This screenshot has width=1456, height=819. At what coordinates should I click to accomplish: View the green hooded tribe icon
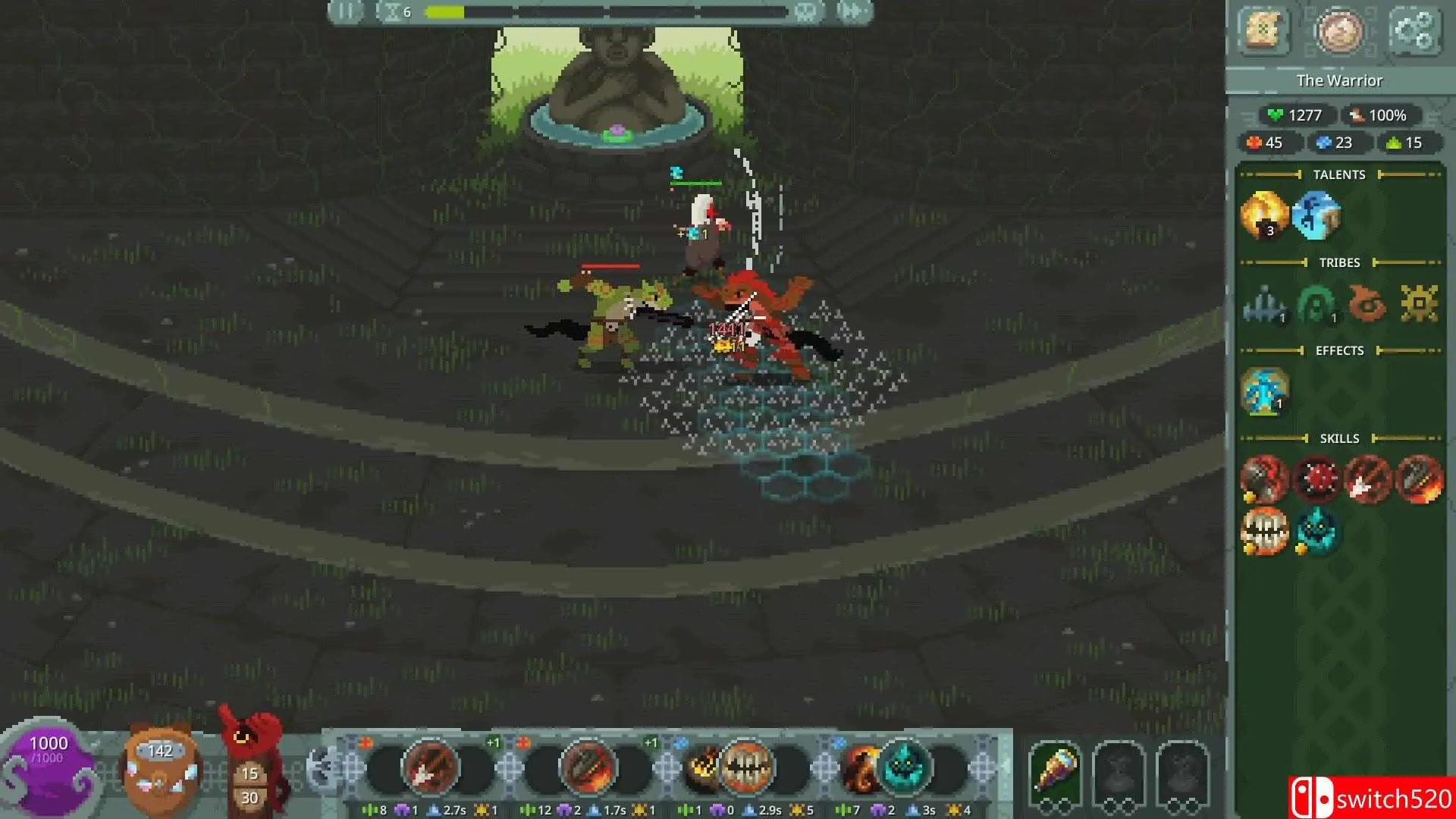click(1316, 305)
